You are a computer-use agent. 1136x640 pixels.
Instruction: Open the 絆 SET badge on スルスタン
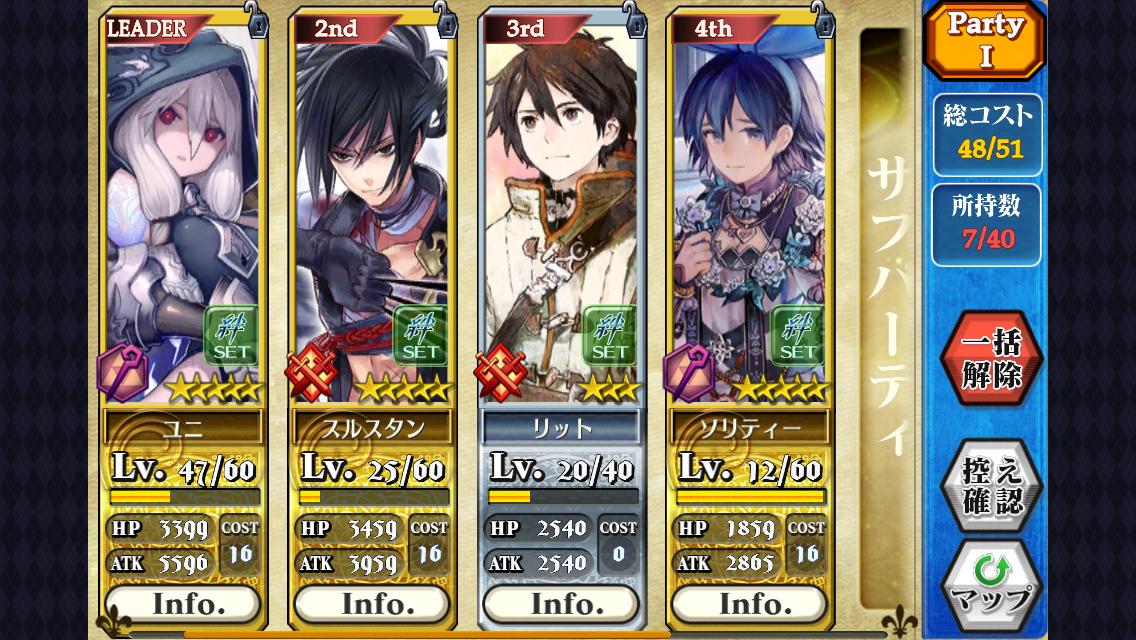pos(420,335)
